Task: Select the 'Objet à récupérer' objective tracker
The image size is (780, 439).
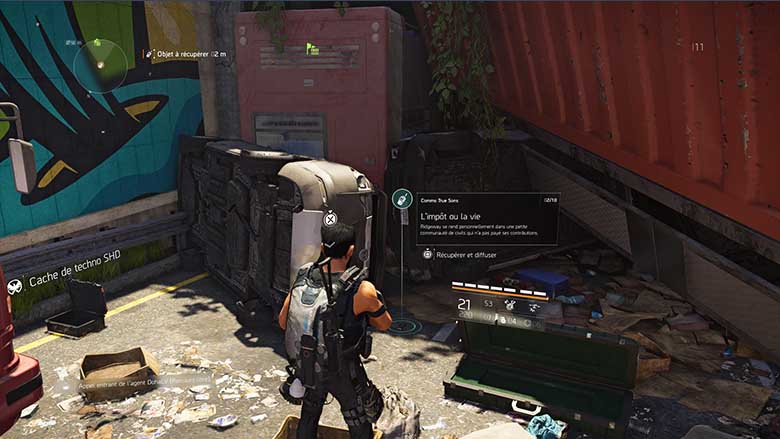Action: pyautogui.click(x=183, y=54)
